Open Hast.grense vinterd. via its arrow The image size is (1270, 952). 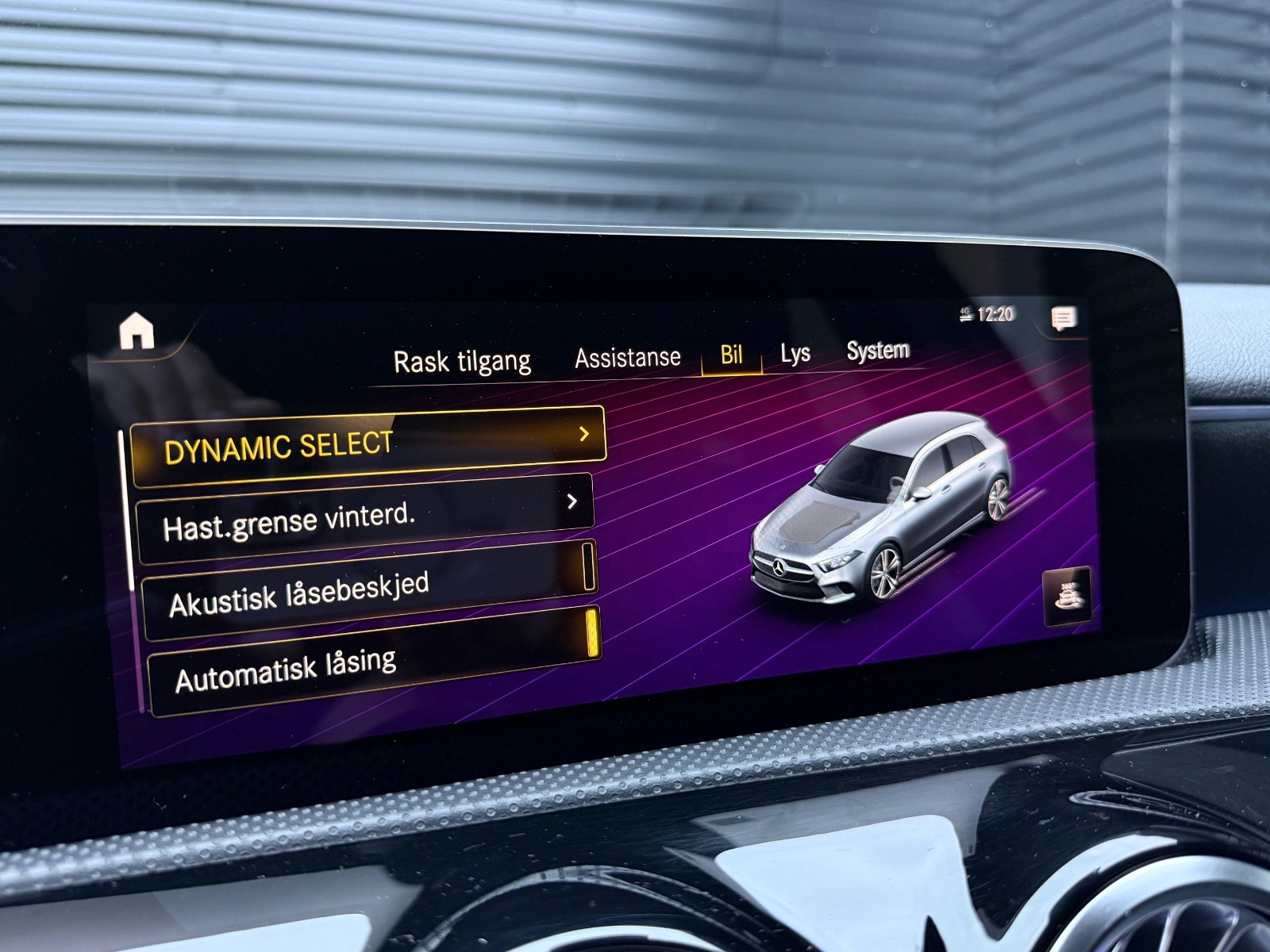click(573, 501)
